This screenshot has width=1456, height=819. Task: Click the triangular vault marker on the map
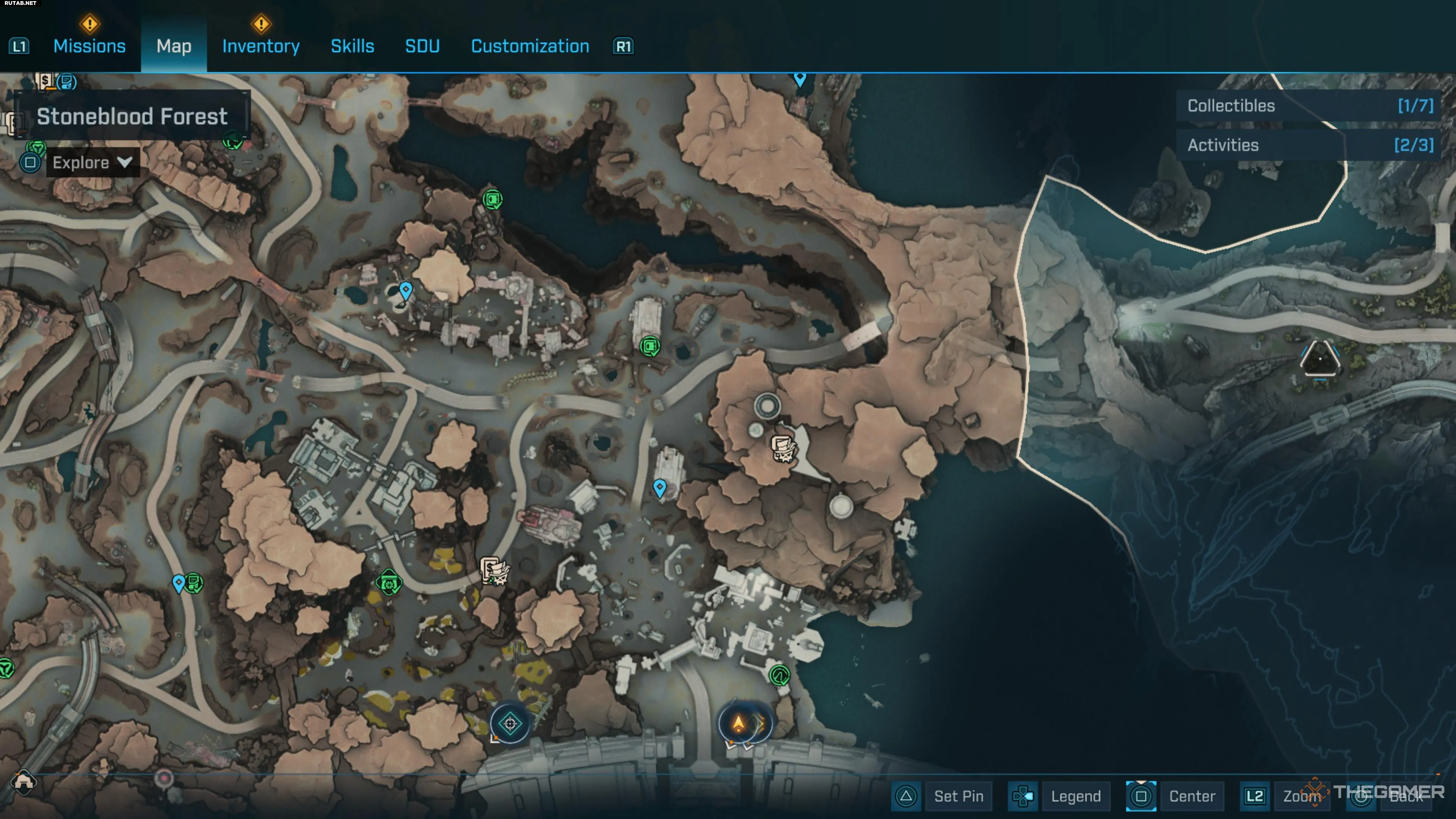pyautogui.click(x=1320, y=358)
